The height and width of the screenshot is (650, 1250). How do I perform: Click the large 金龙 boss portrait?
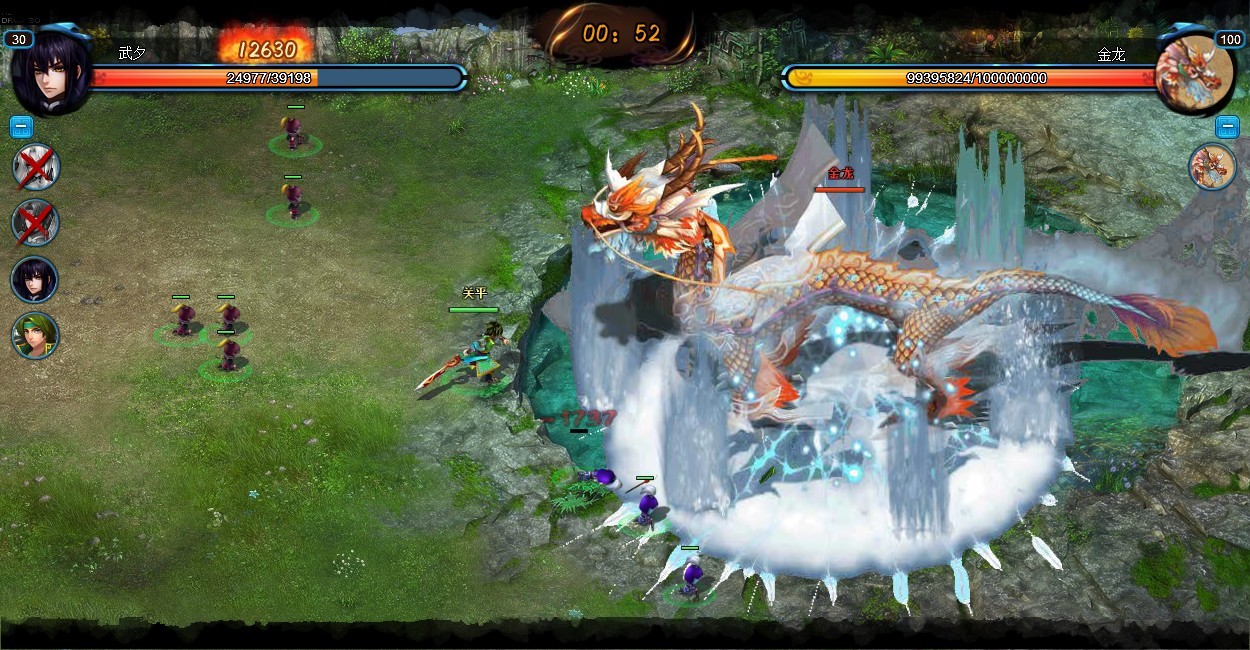1195,70
